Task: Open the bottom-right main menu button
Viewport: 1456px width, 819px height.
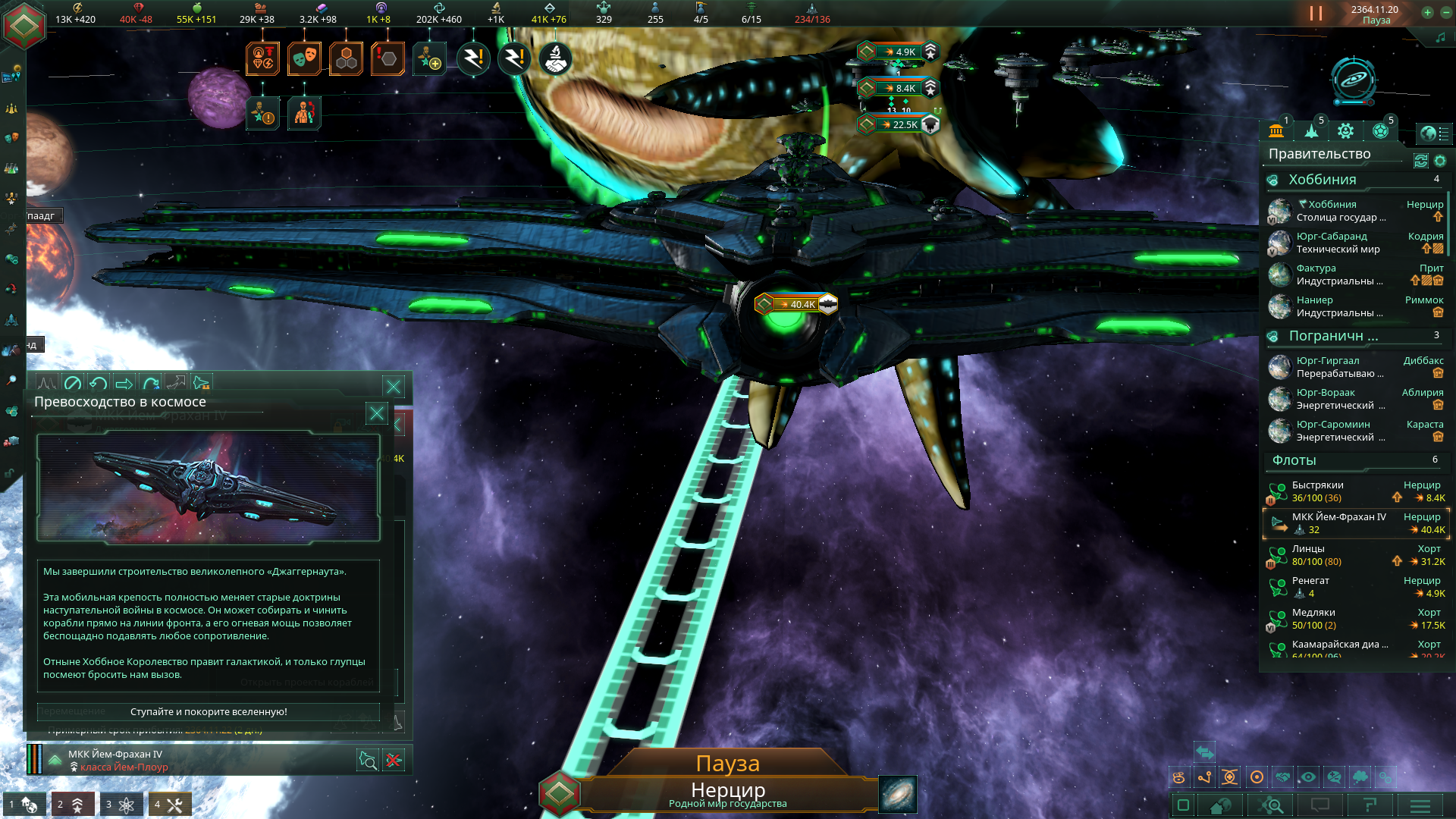Action: click(x=1420, y=805)
